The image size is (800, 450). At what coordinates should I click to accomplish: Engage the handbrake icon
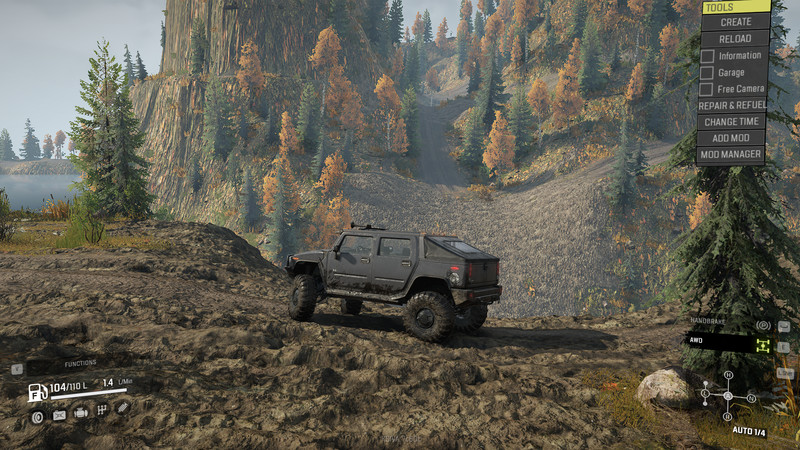[763, 325]
